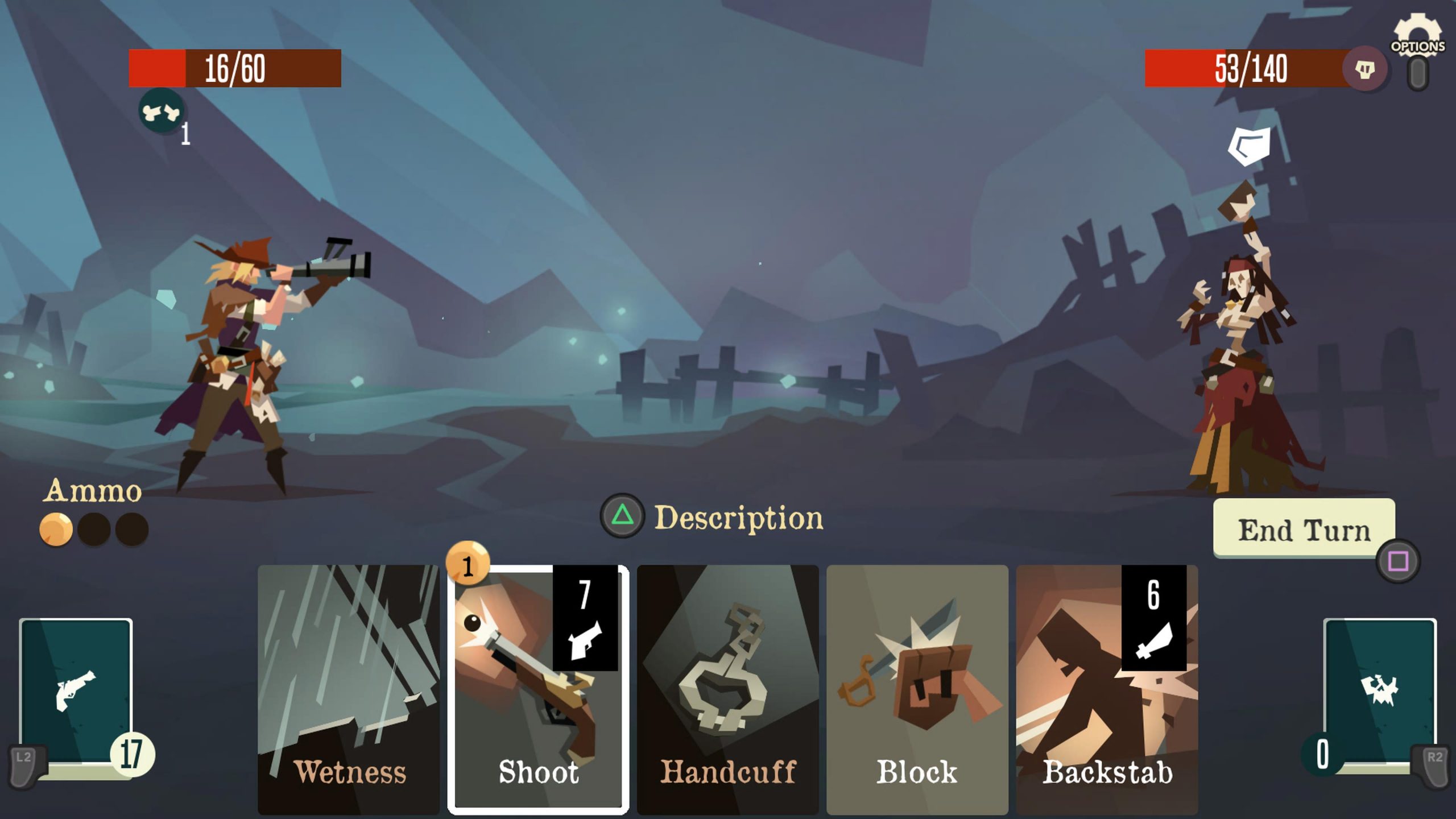
Task: Inspect the crossed bones status effect icon
Action: click(x=162, y=111)
